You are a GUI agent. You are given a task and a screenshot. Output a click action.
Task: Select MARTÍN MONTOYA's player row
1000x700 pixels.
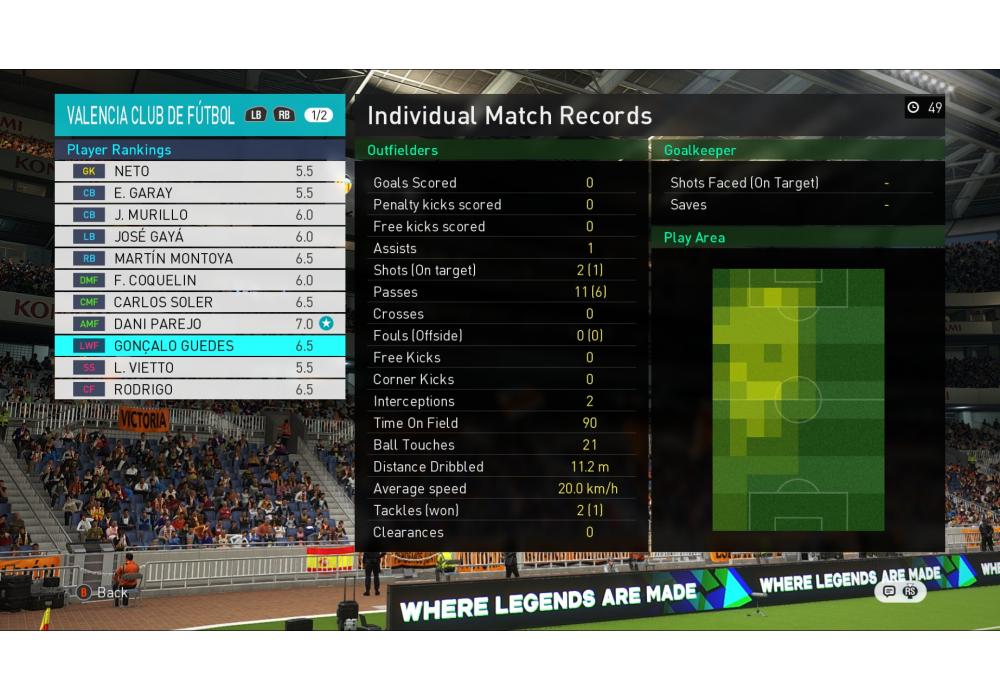pos(199,259)
